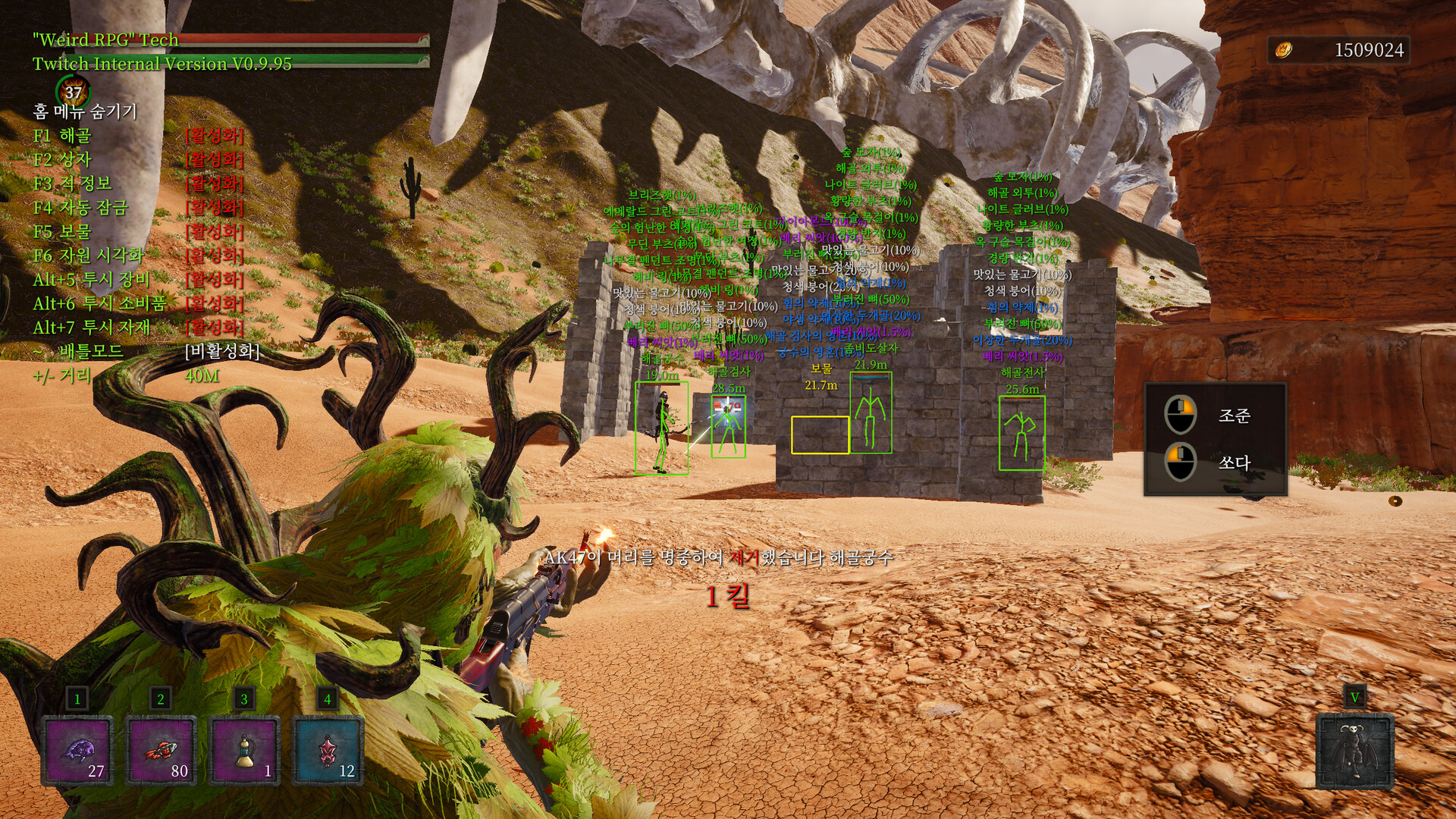Toggle the F5 보물 entry

coord(62,231)
